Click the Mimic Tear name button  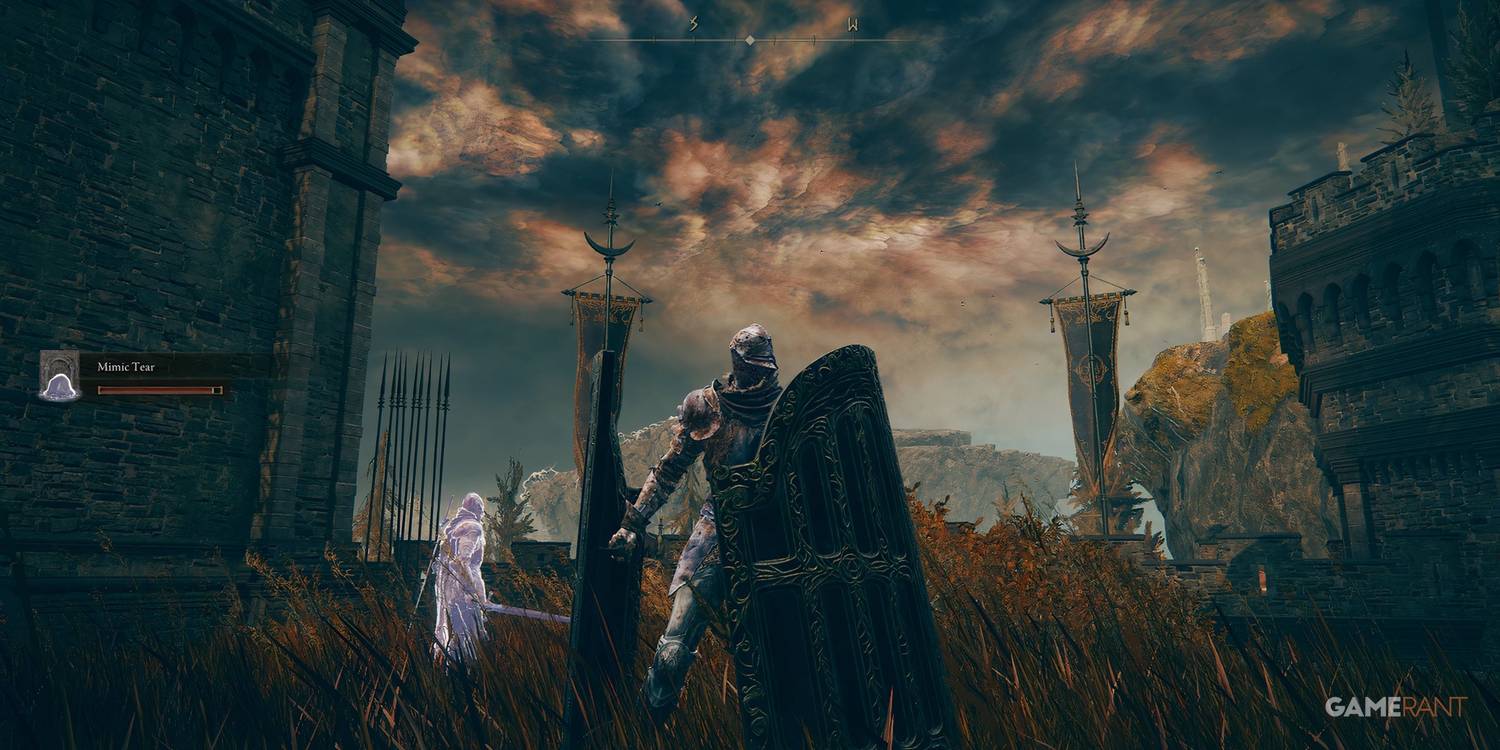coord(125,365)
